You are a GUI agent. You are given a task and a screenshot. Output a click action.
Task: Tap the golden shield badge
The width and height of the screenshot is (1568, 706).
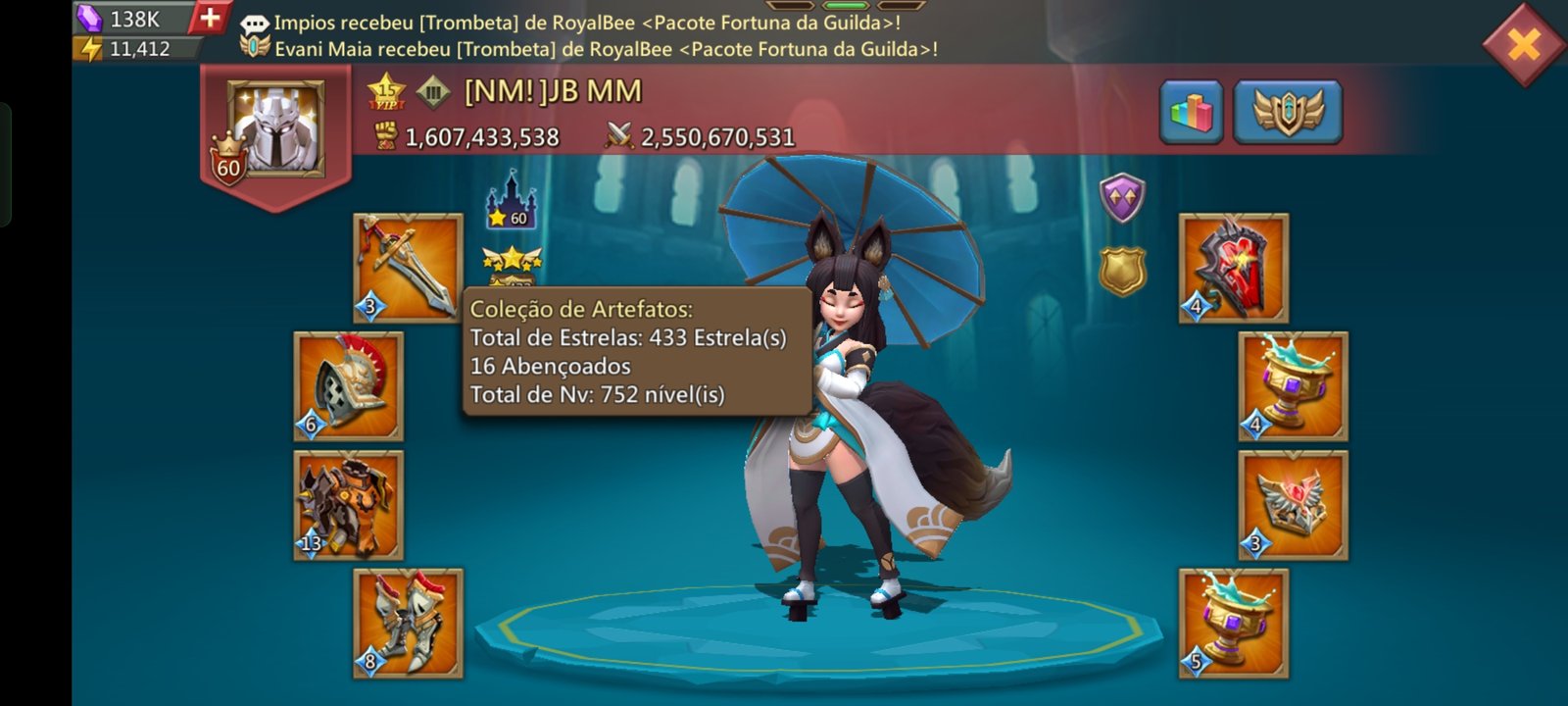coord(1122,271)
